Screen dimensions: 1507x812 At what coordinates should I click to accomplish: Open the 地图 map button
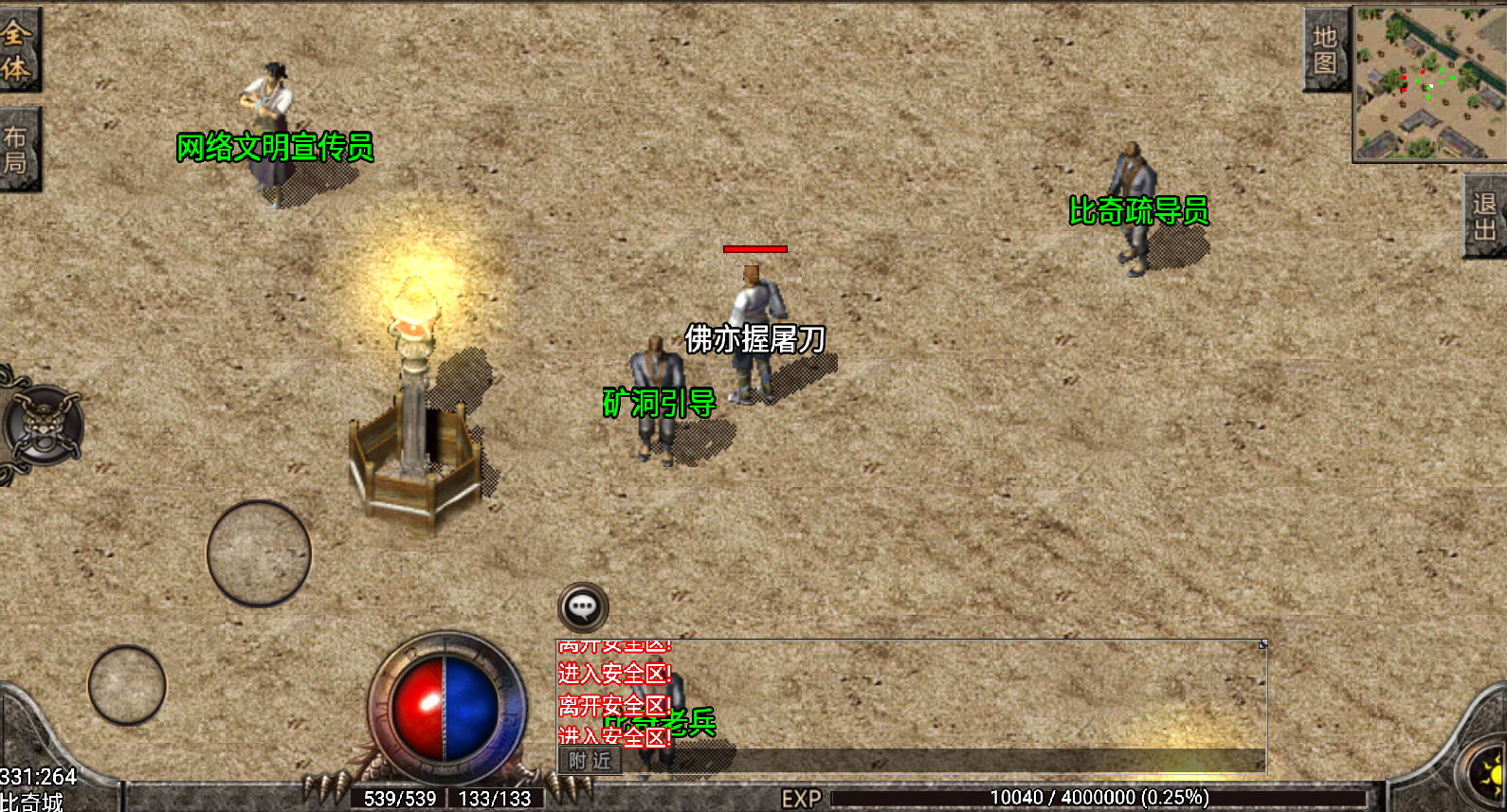(x=1325, y=50)
